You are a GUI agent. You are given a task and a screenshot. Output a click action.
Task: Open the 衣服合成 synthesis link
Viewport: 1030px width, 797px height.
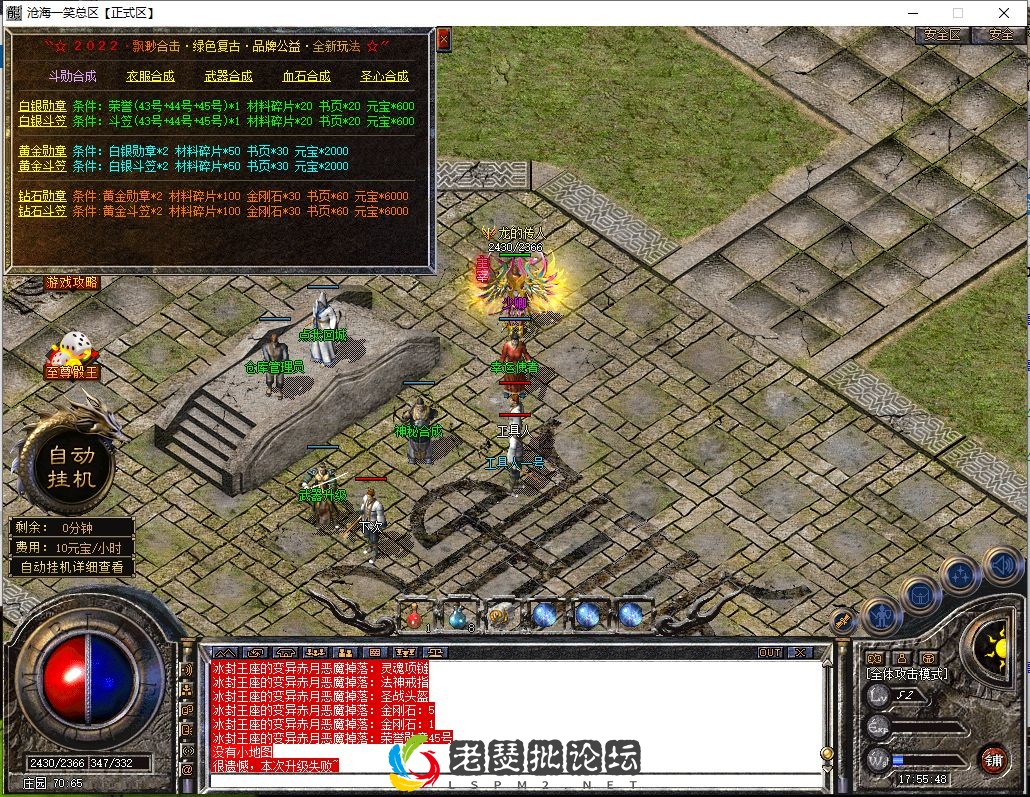pyautogui.click(x=150, y=76)
